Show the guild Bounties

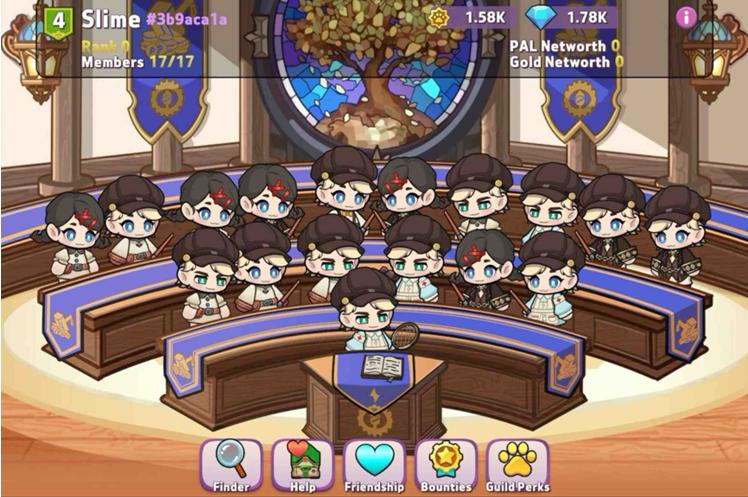tap(445, 465)
